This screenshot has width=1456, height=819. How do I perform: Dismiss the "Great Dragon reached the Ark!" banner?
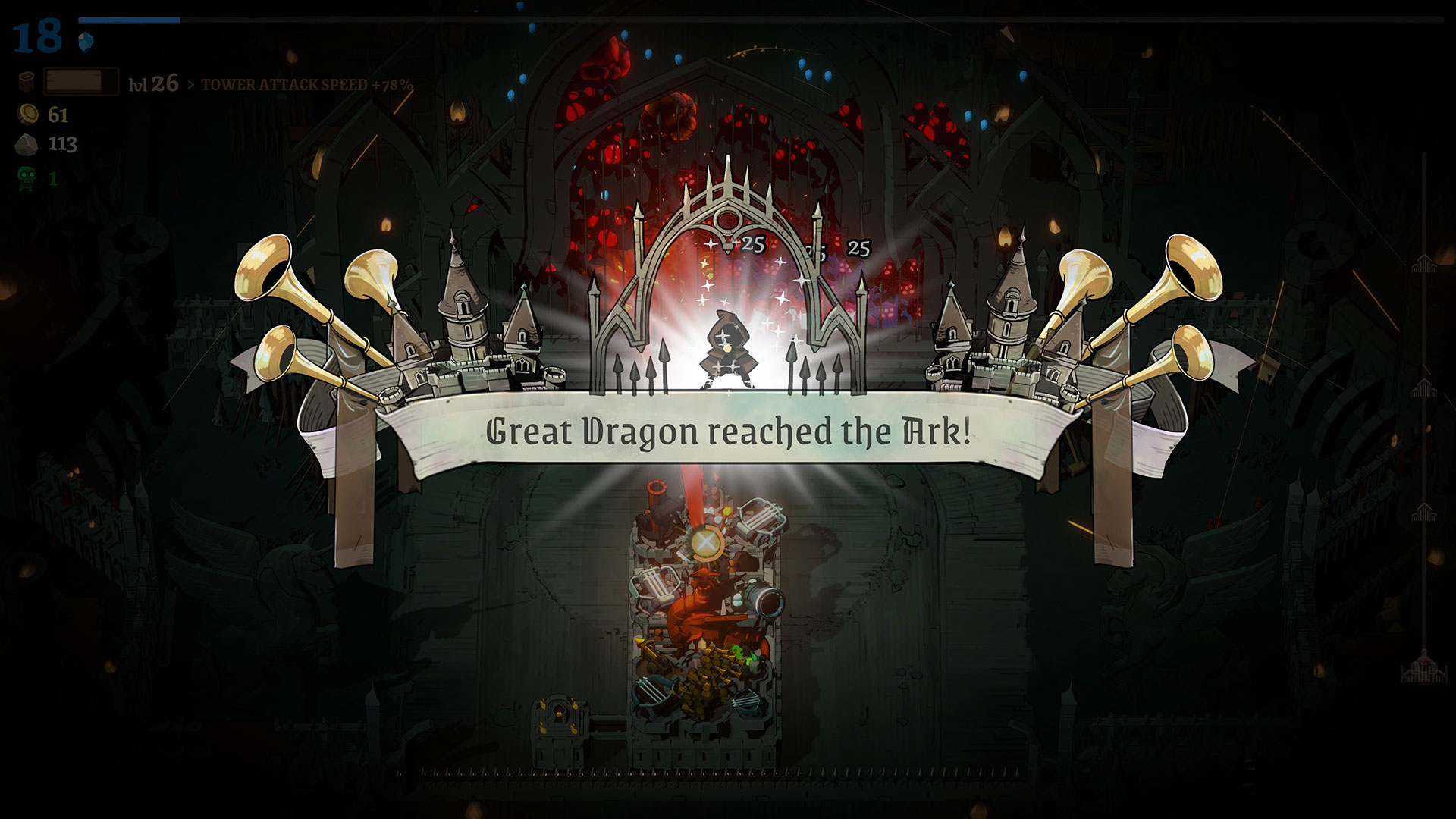728,431
